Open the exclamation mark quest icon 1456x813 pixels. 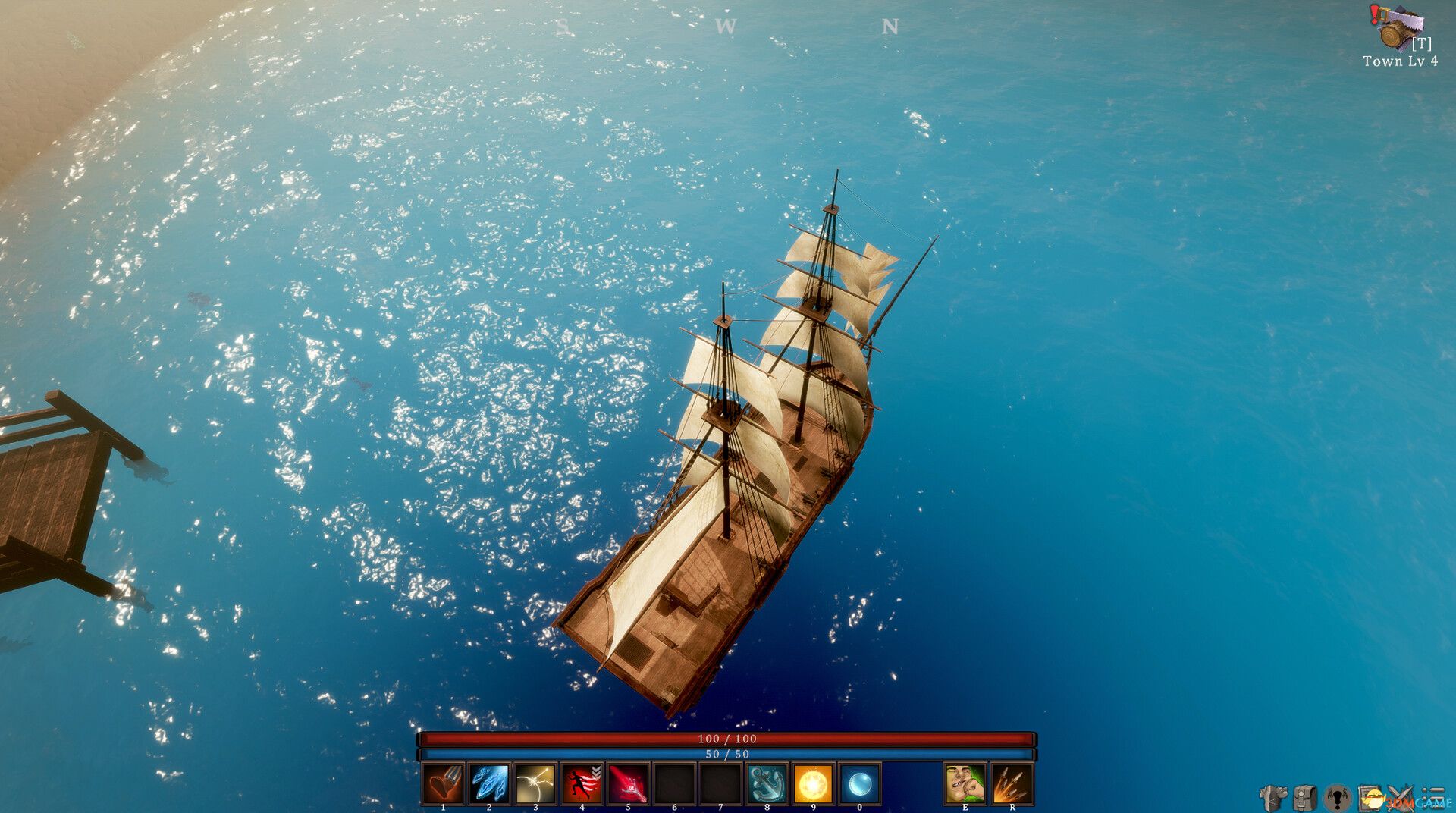pyautogui.click(x=1337, y=798)
